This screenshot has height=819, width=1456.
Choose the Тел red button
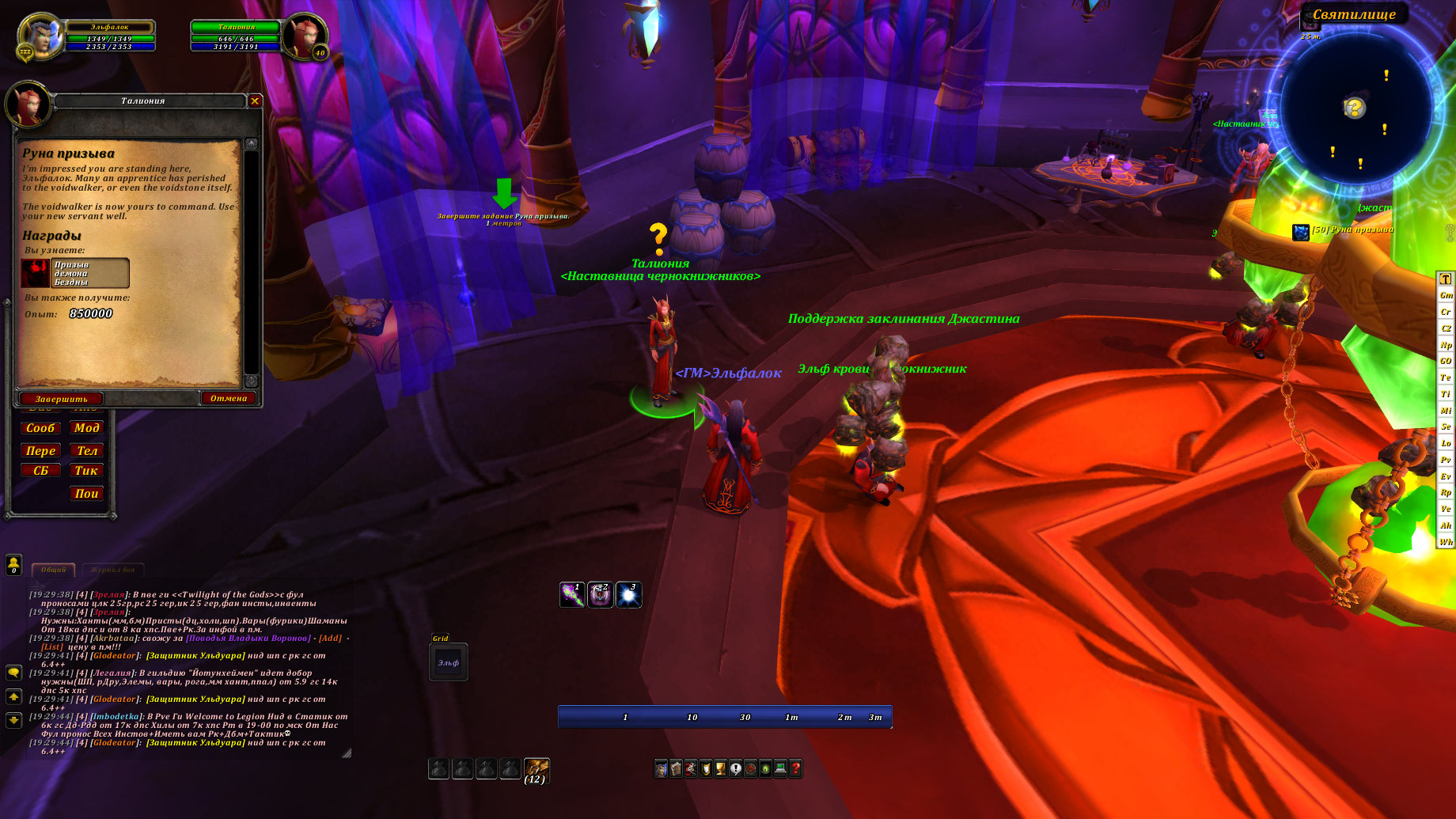pos(86,451)
